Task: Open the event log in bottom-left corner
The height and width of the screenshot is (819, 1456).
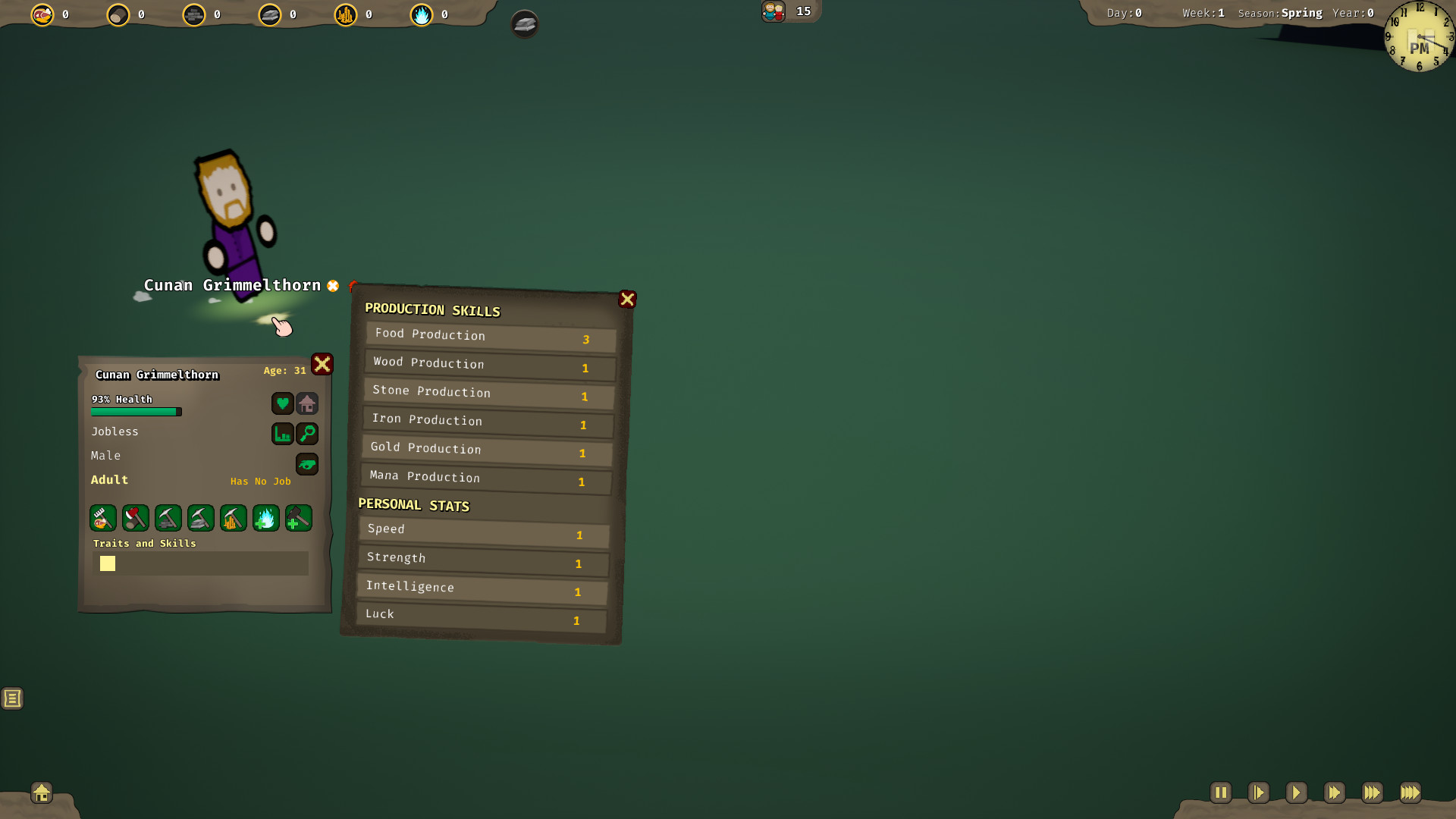Action: [12, 698]
